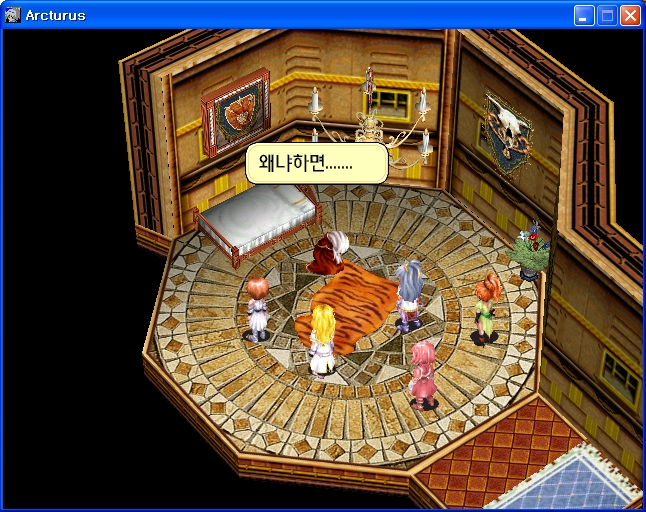Advance the '왜냐하면.......' dialogue bubble
The image size is (646, 512).
(316, 163)
